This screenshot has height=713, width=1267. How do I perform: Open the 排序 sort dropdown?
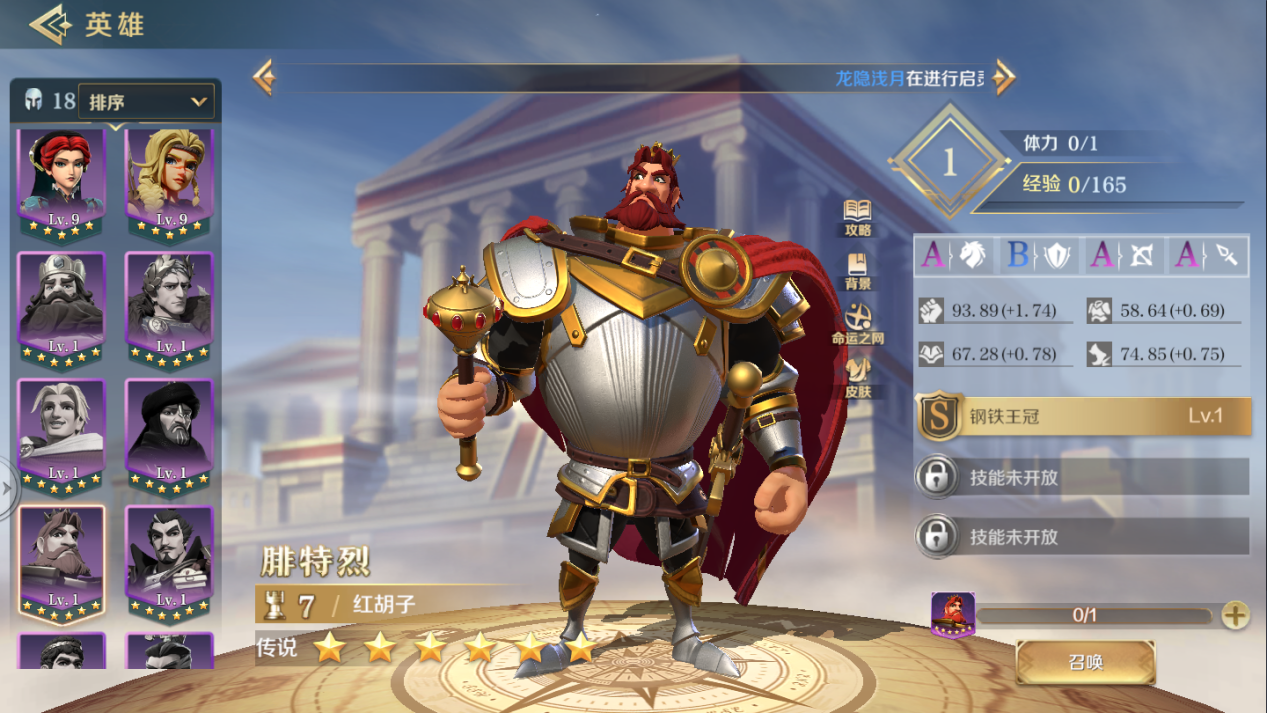point(146,101)
